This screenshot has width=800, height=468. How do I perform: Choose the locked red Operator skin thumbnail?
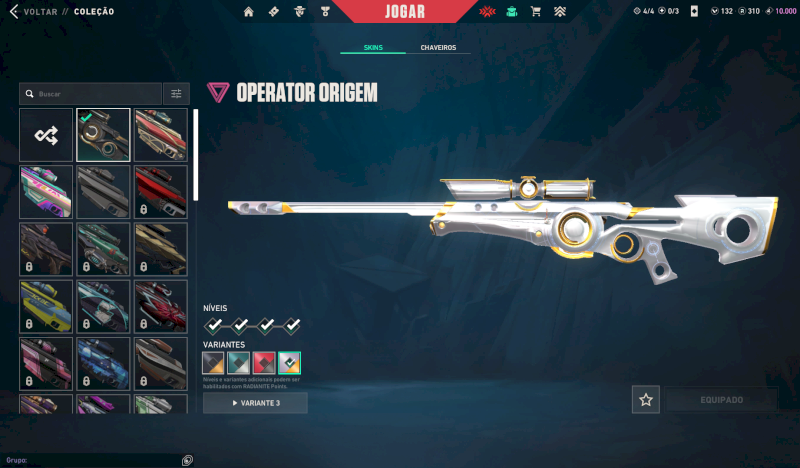[x=161, y=192]
